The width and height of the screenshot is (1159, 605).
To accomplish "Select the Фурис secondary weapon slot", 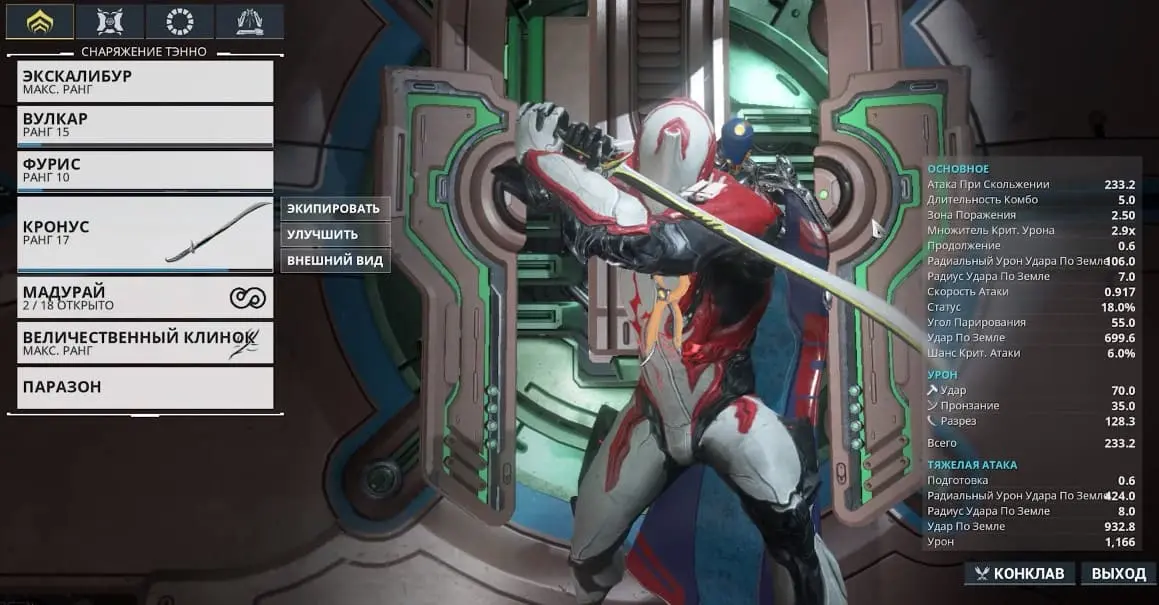I will [145, 170].
